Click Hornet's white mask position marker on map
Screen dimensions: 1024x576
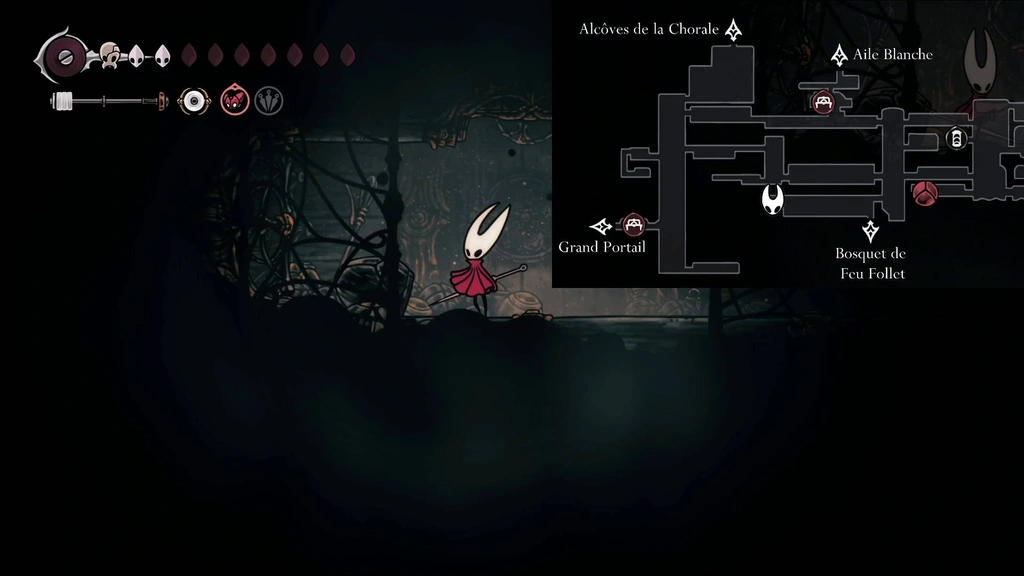coord(772,199)
